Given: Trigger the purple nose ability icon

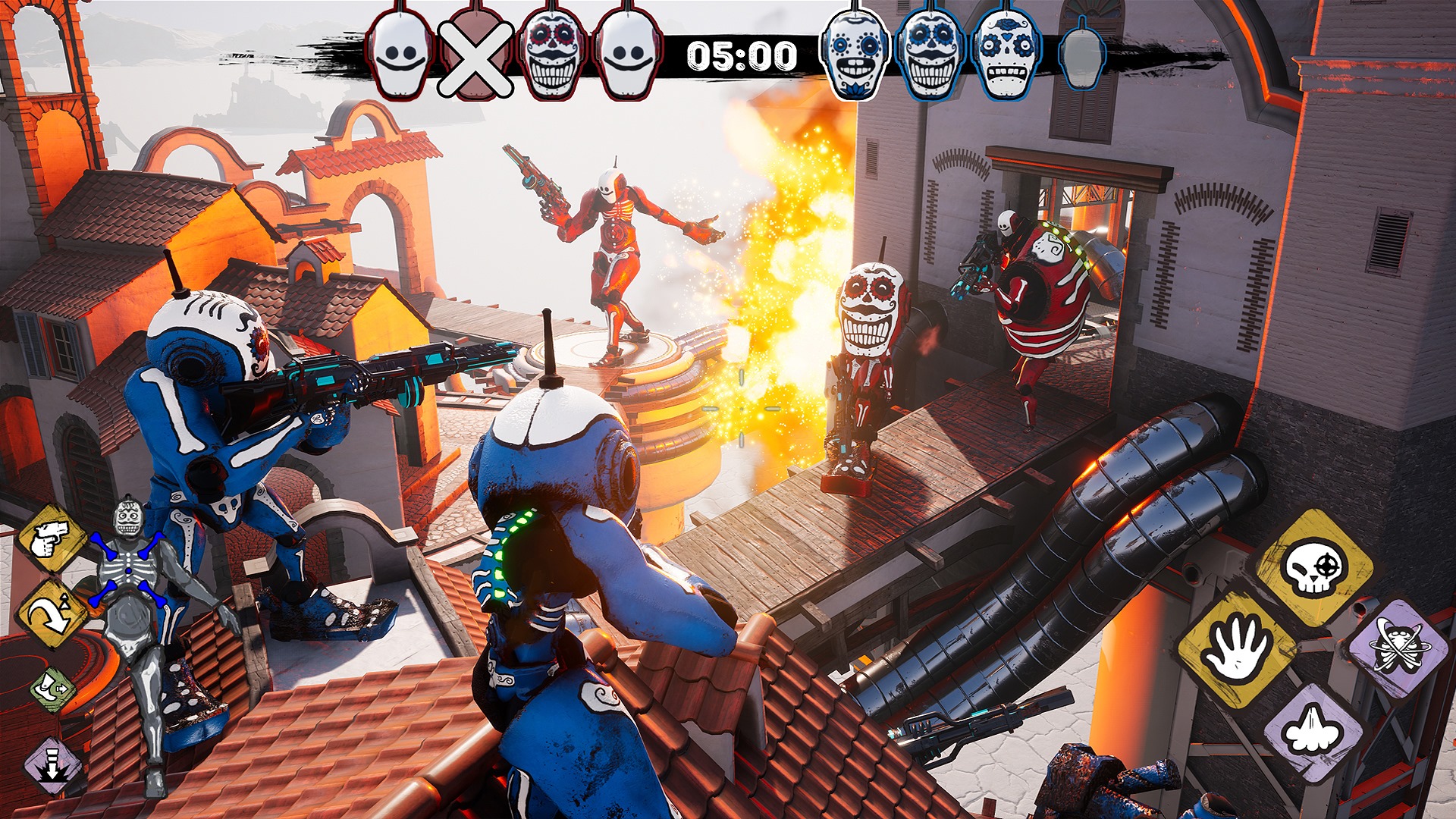Looking at the screenshot, I should [1314, 731].
